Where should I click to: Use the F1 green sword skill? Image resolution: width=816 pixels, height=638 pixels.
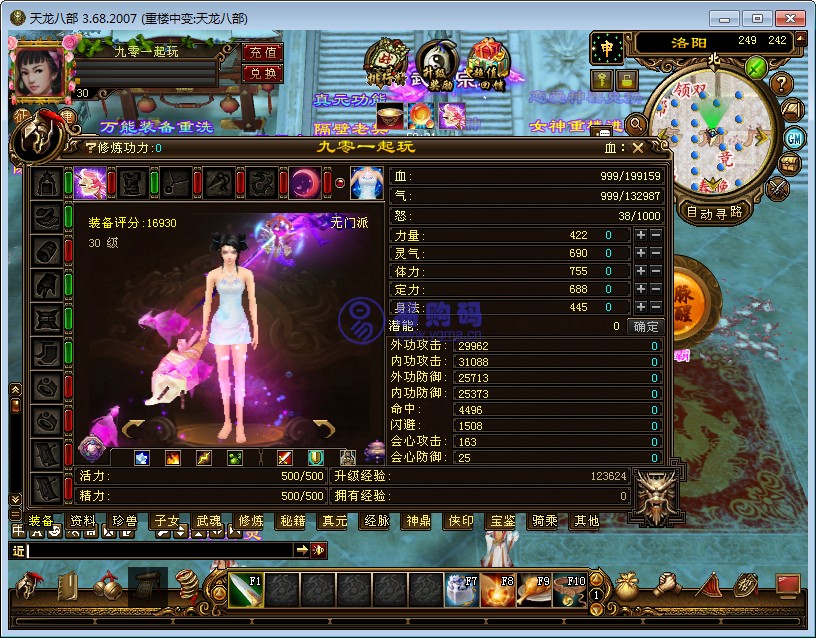click(246, 590)
